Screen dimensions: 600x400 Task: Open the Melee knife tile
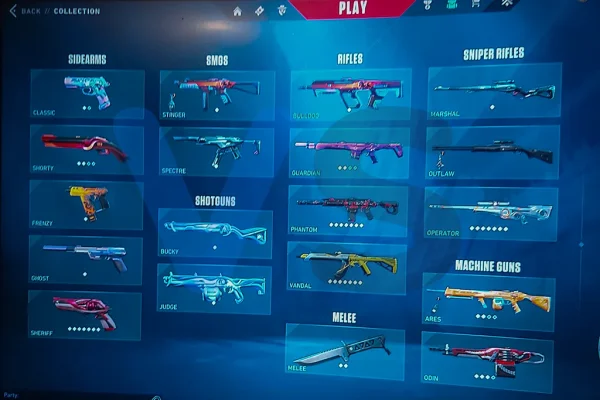point(344,351)
